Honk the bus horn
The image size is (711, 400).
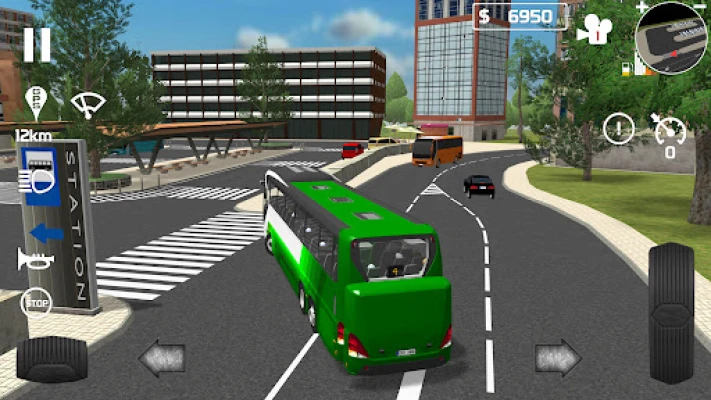pos(33,259)
